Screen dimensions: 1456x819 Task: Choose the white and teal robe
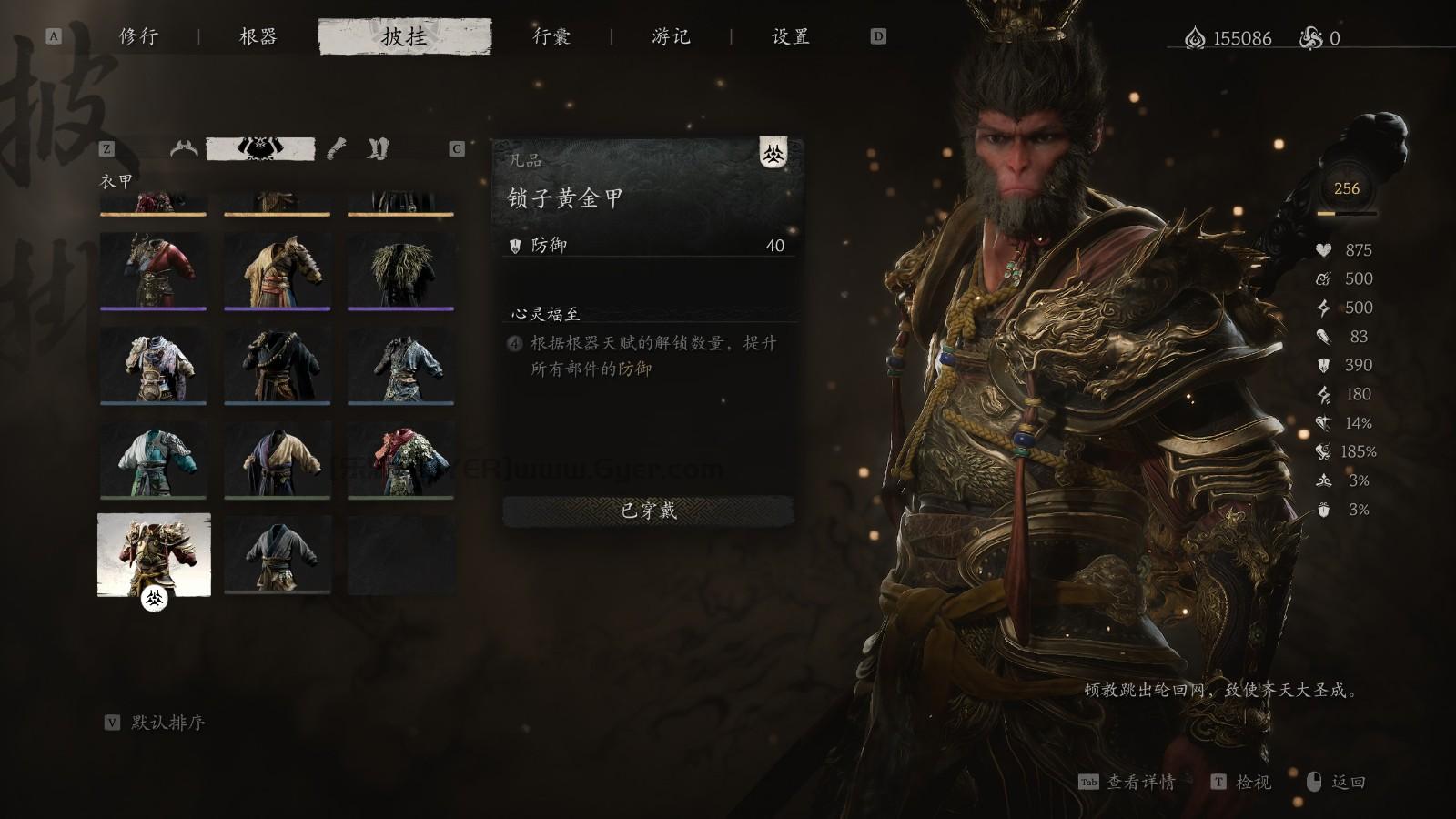pos(154,459)
